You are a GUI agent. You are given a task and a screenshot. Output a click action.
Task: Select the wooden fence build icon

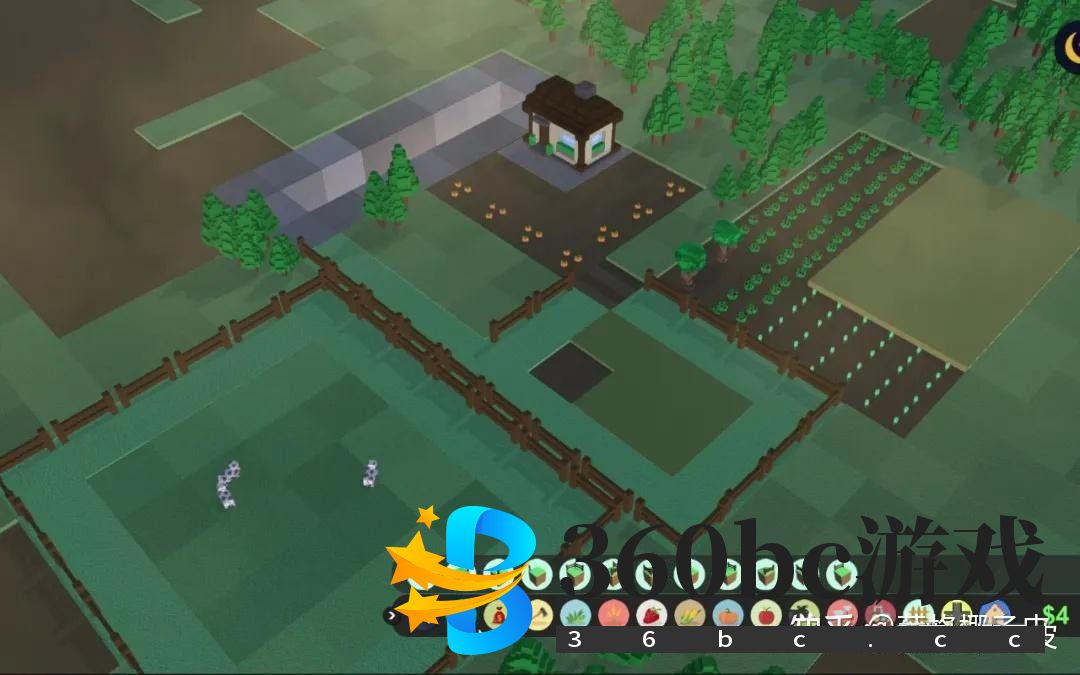[918, 615]
